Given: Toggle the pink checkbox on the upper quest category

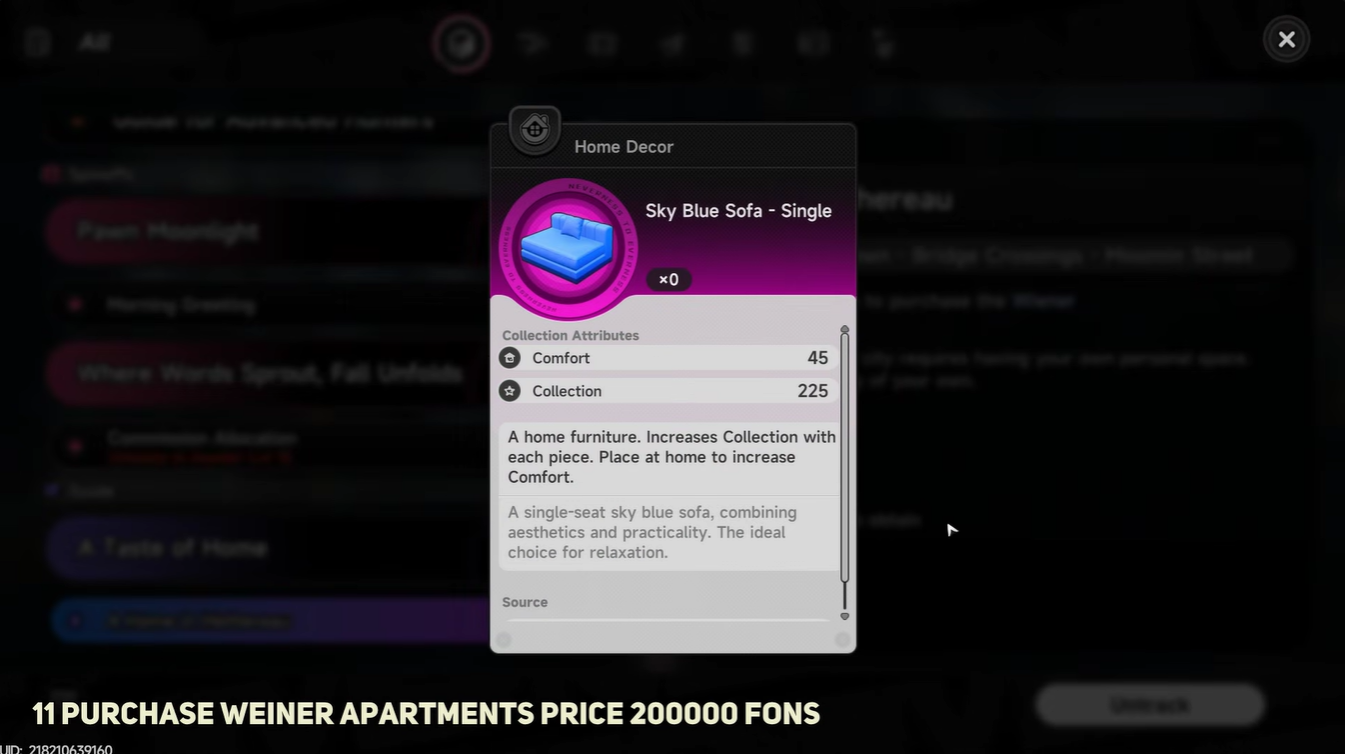Looking at the screenshot, I should (50, 173).
